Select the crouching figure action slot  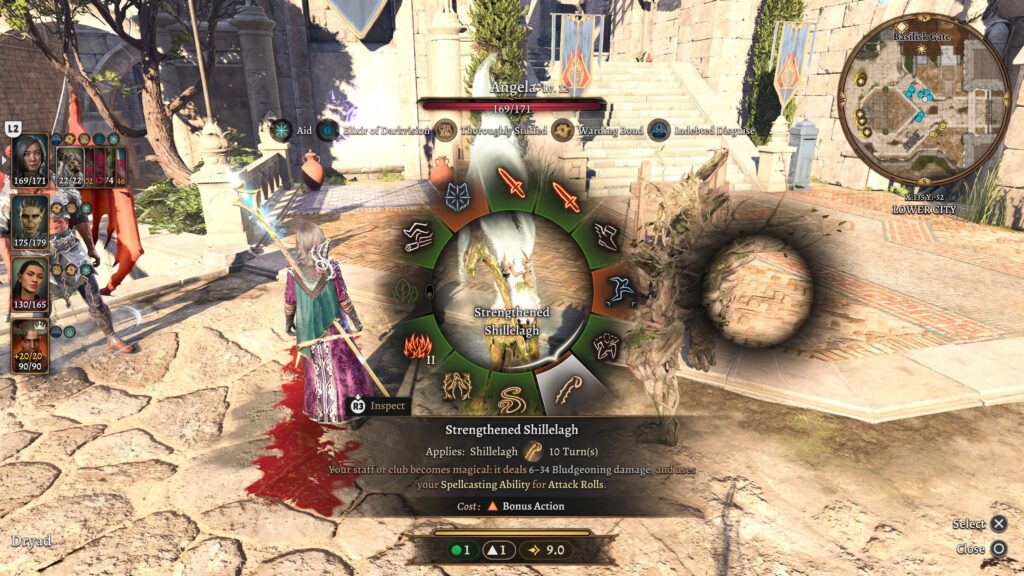point(607,346)
